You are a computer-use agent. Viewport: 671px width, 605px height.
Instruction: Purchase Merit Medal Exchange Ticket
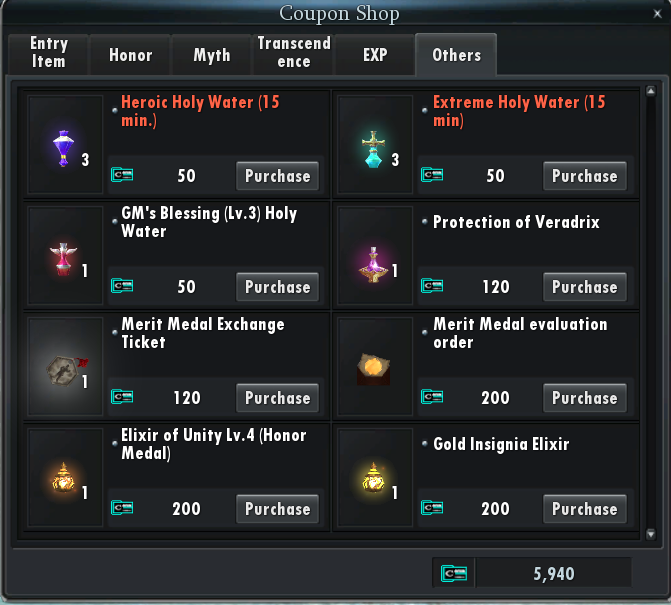[277, 398]
